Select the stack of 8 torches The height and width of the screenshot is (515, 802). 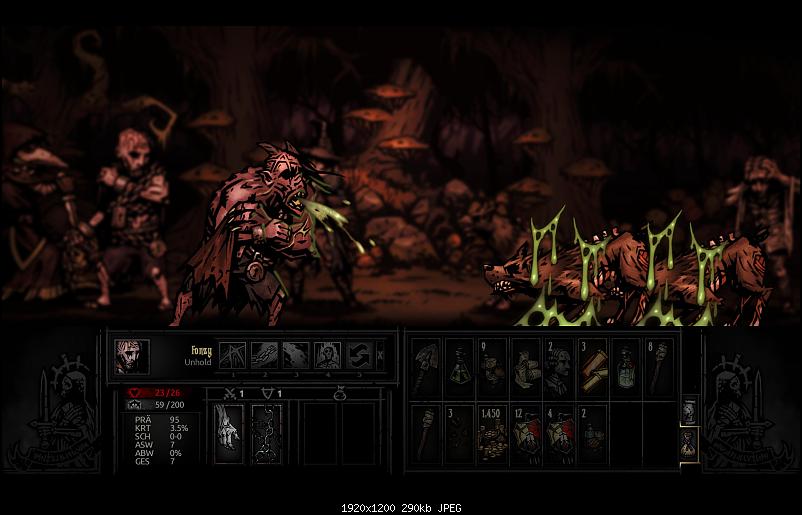pos(659,368)
